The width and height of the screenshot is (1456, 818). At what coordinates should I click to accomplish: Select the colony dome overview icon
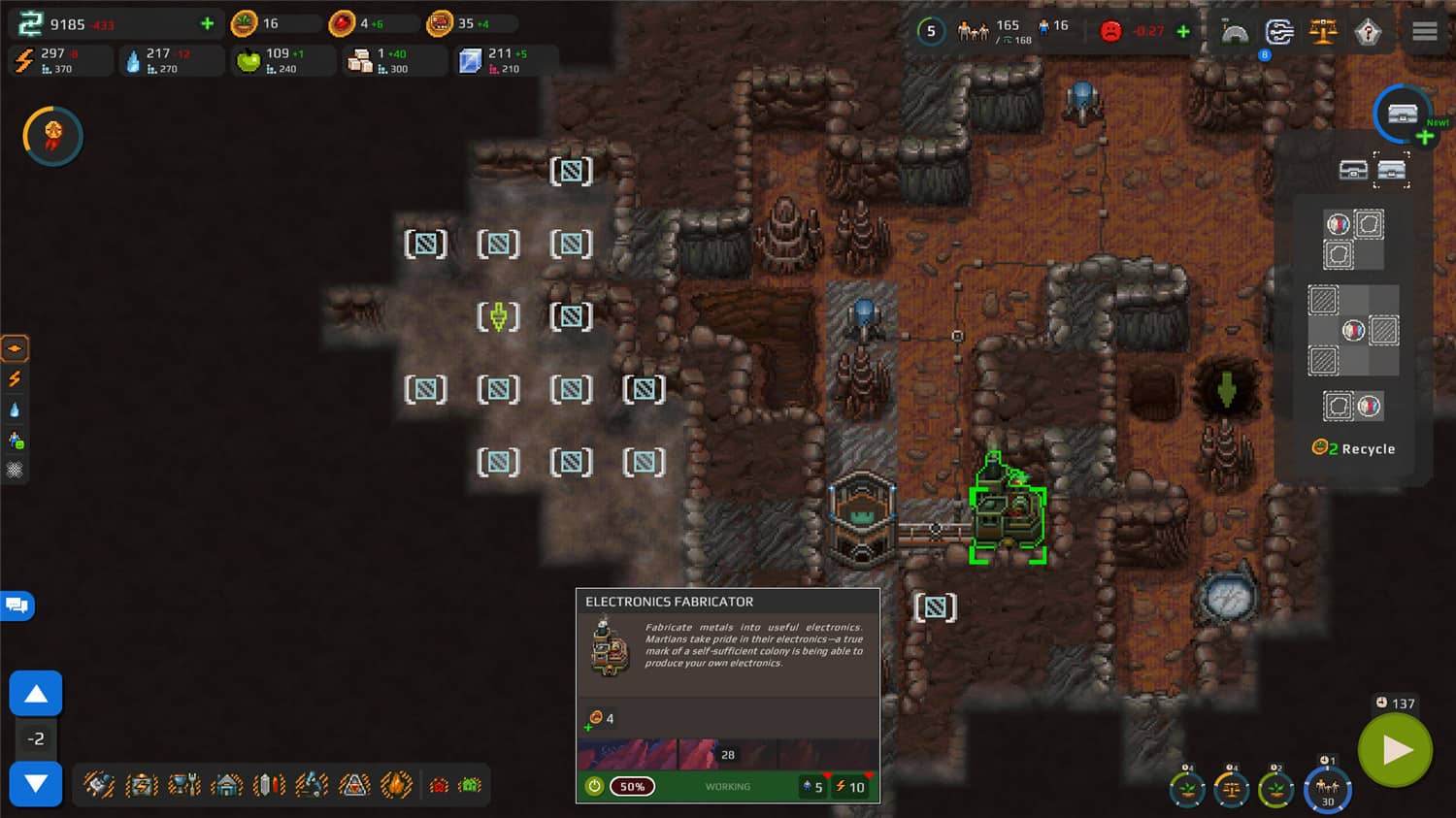[x=1235, y=31]
